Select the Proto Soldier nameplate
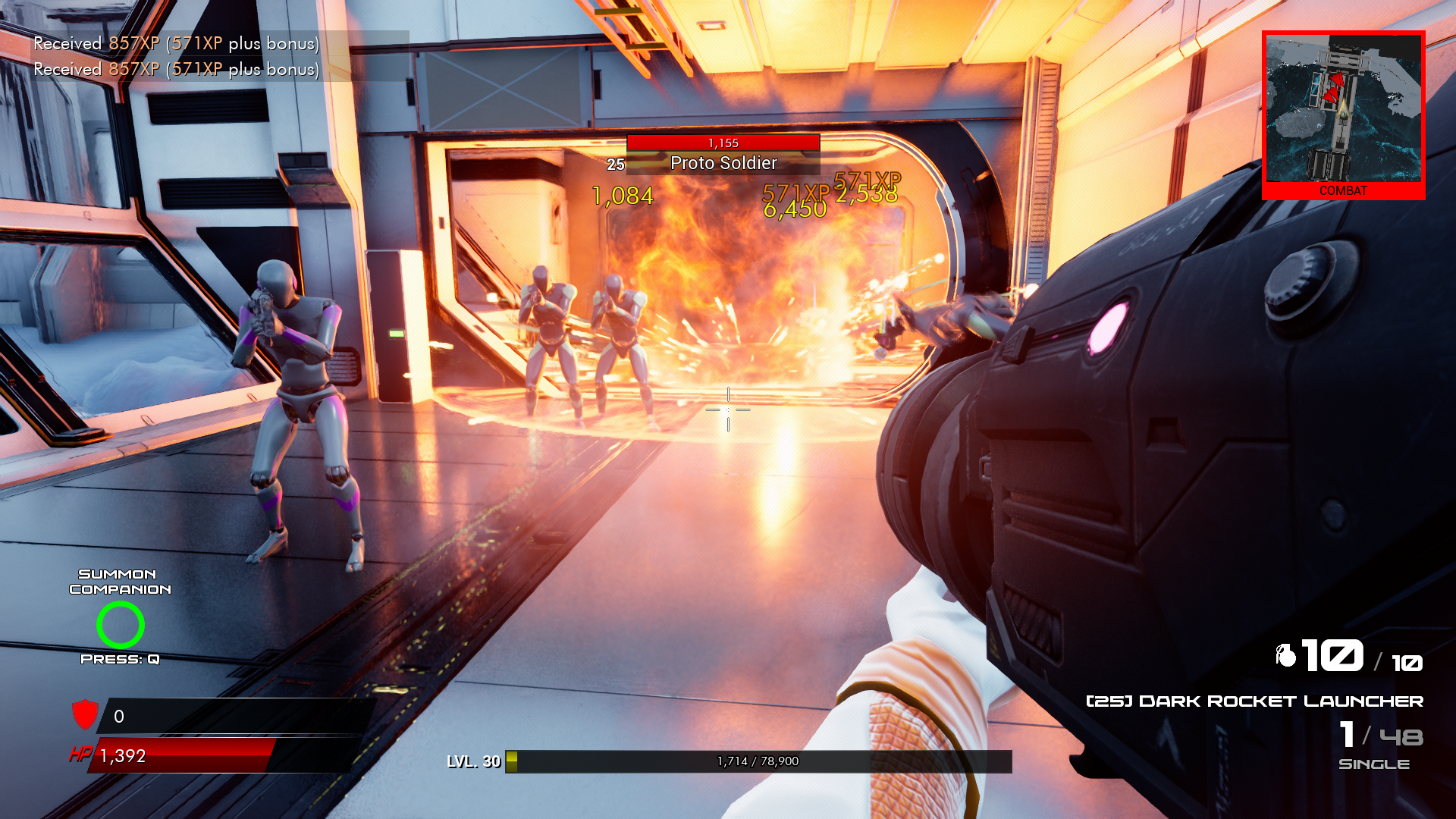The image size is (1456, 819). (723, 162)
